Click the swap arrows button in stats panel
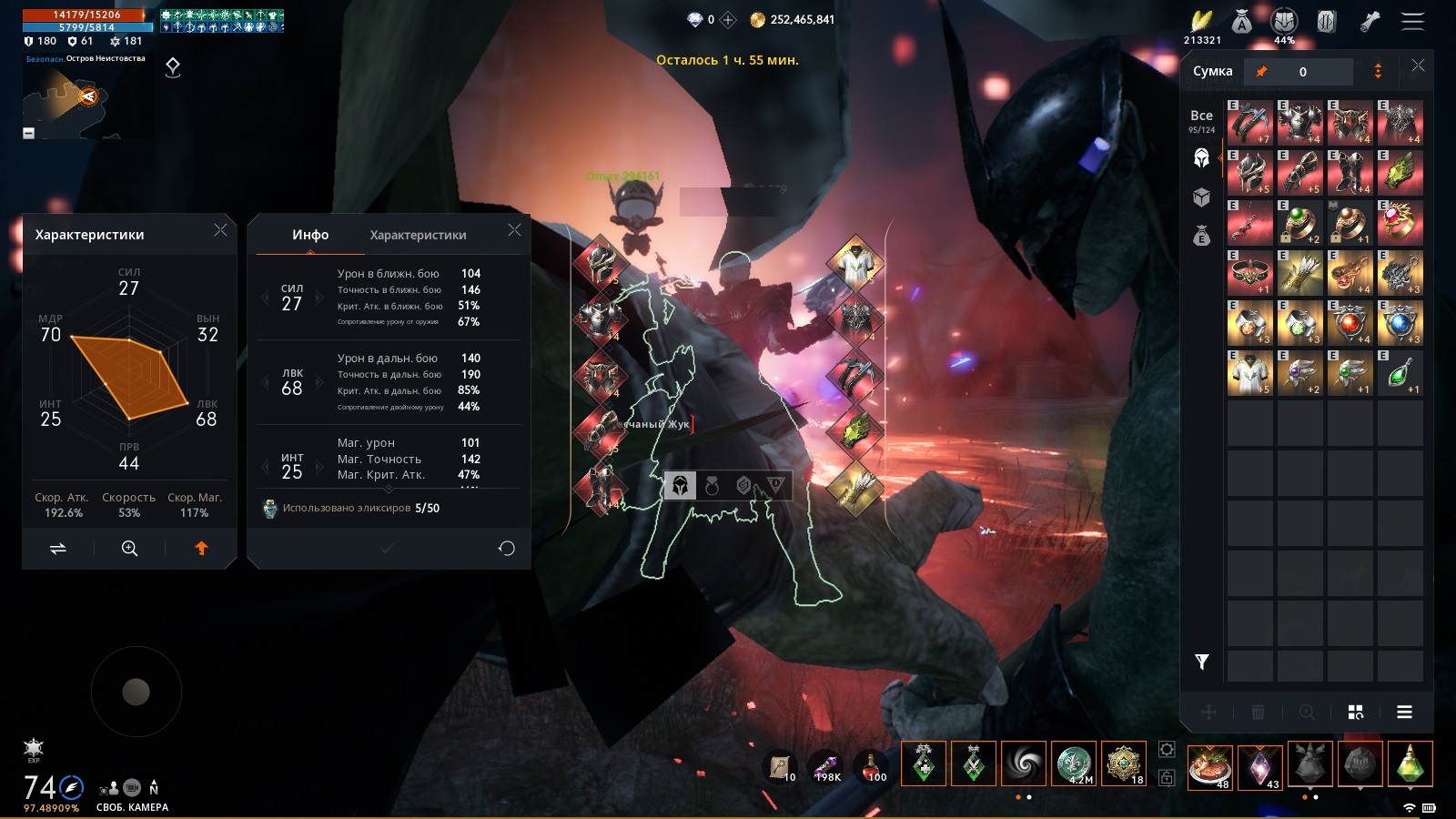Image resolution: width=1456 pixels, height=819 pixels. (x=57, y=548)
